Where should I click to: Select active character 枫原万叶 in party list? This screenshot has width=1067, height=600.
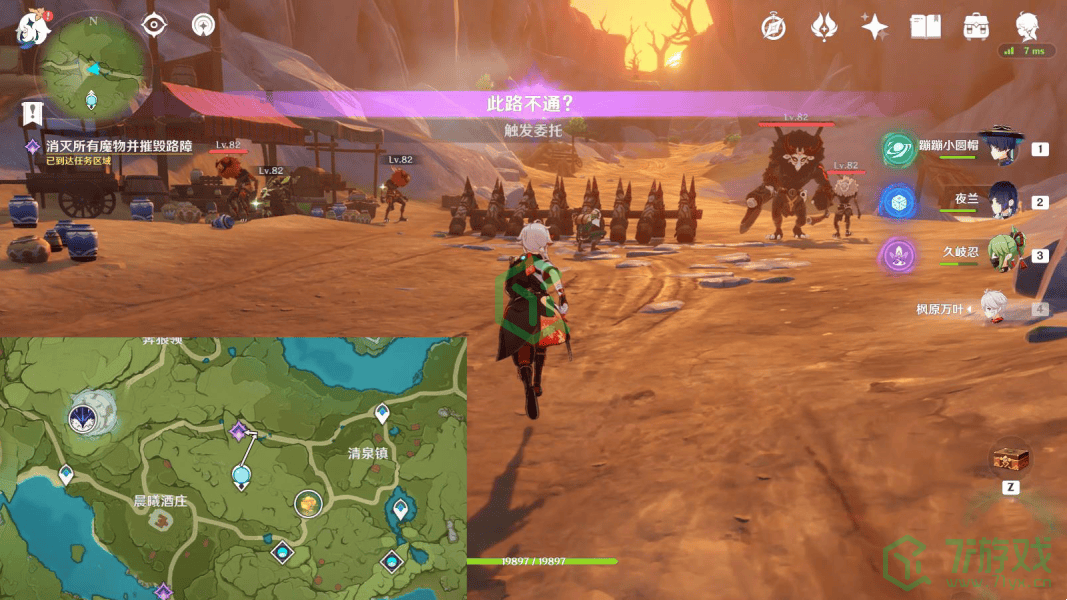coord(993,308)
